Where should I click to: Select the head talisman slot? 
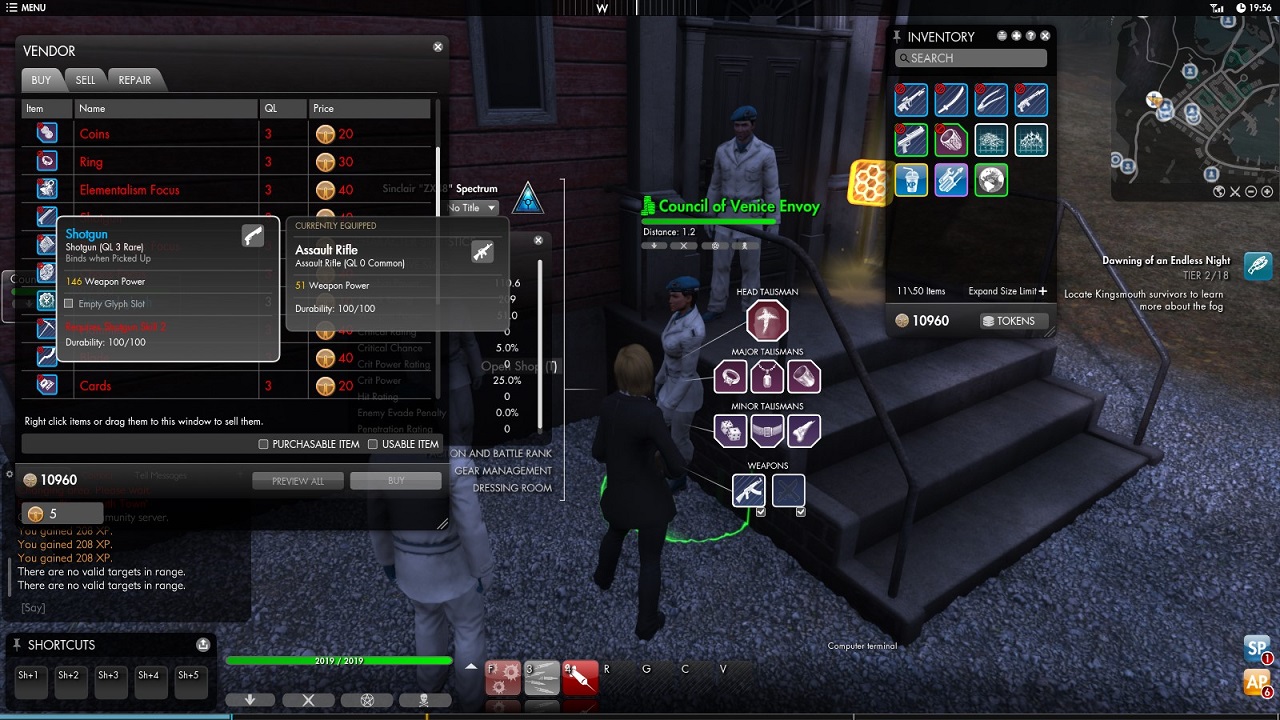tap(767, 322)
